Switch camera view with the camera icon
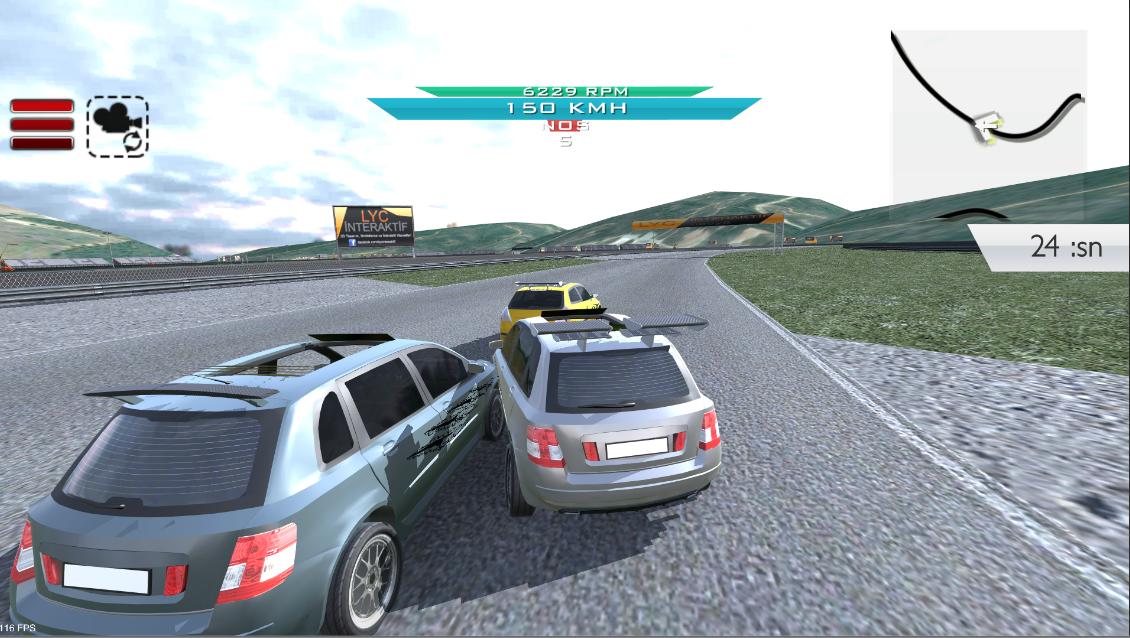The width and height of the screenshot is (1130, 638). (117, 126)
